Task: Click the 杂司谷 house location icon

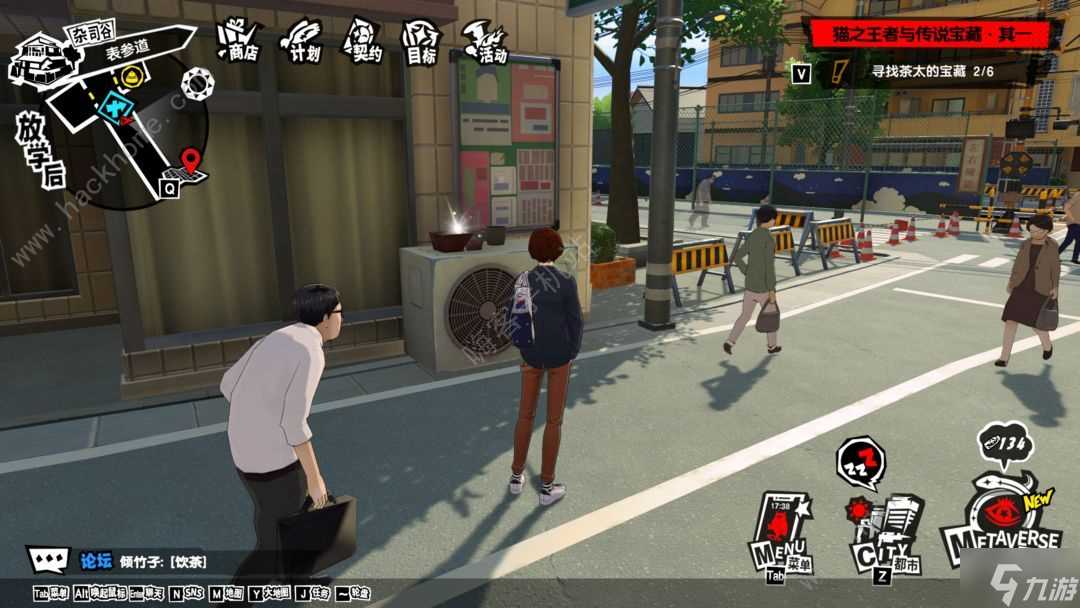Action: coord(35,59)
